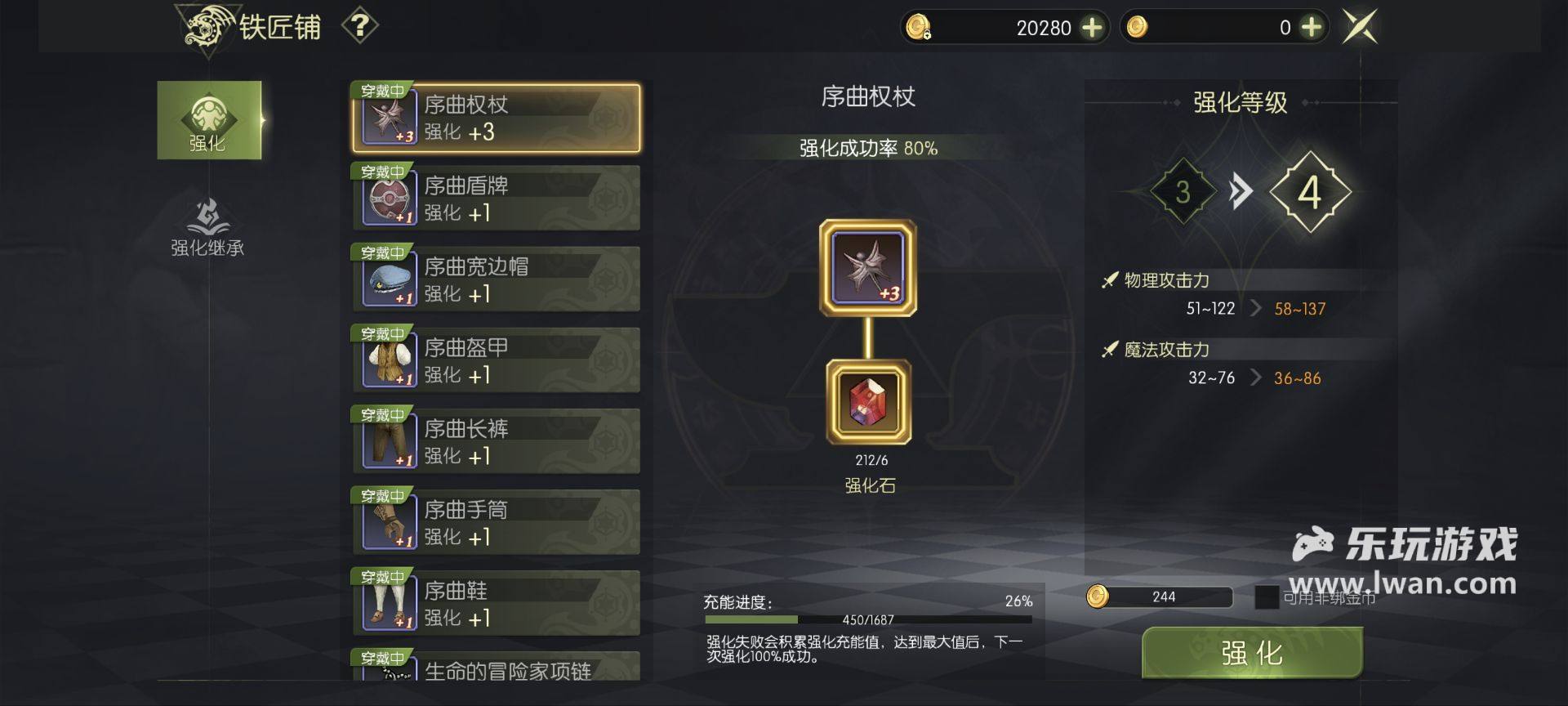
Task: Add bound gold with the plus button
Action: 1092,28
